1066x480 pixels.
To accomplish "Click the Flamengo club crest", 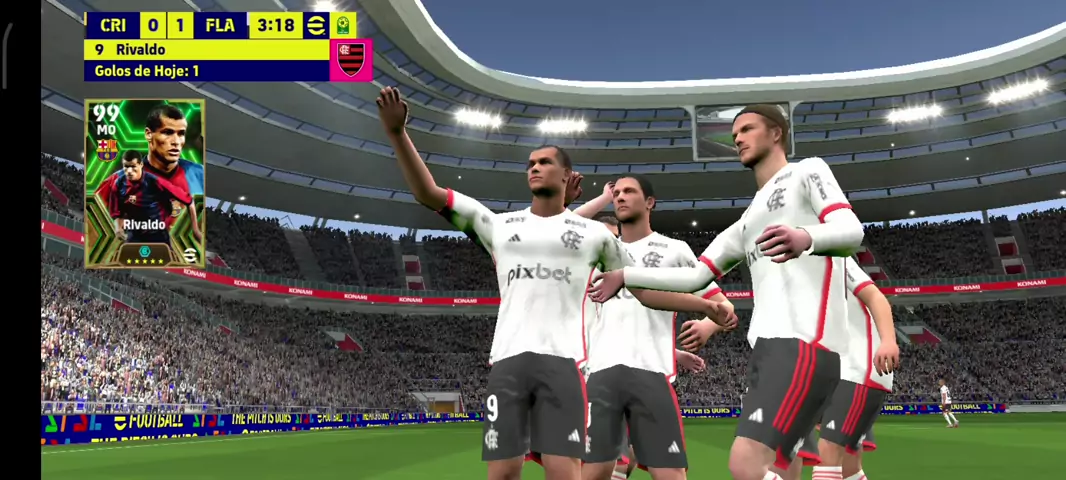I will [x=351, y=60].
